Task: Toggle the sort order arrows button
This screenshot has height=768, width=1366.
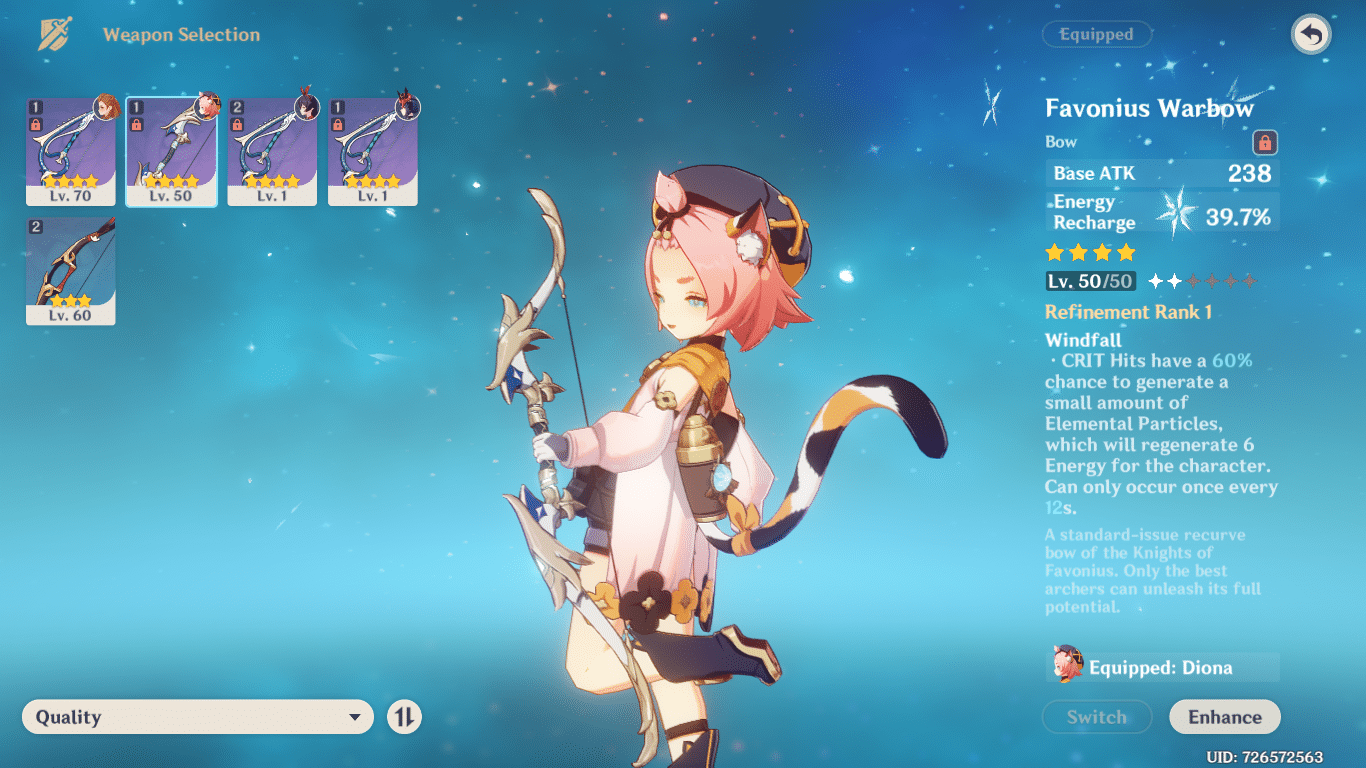Action: (x=404, y=717)
